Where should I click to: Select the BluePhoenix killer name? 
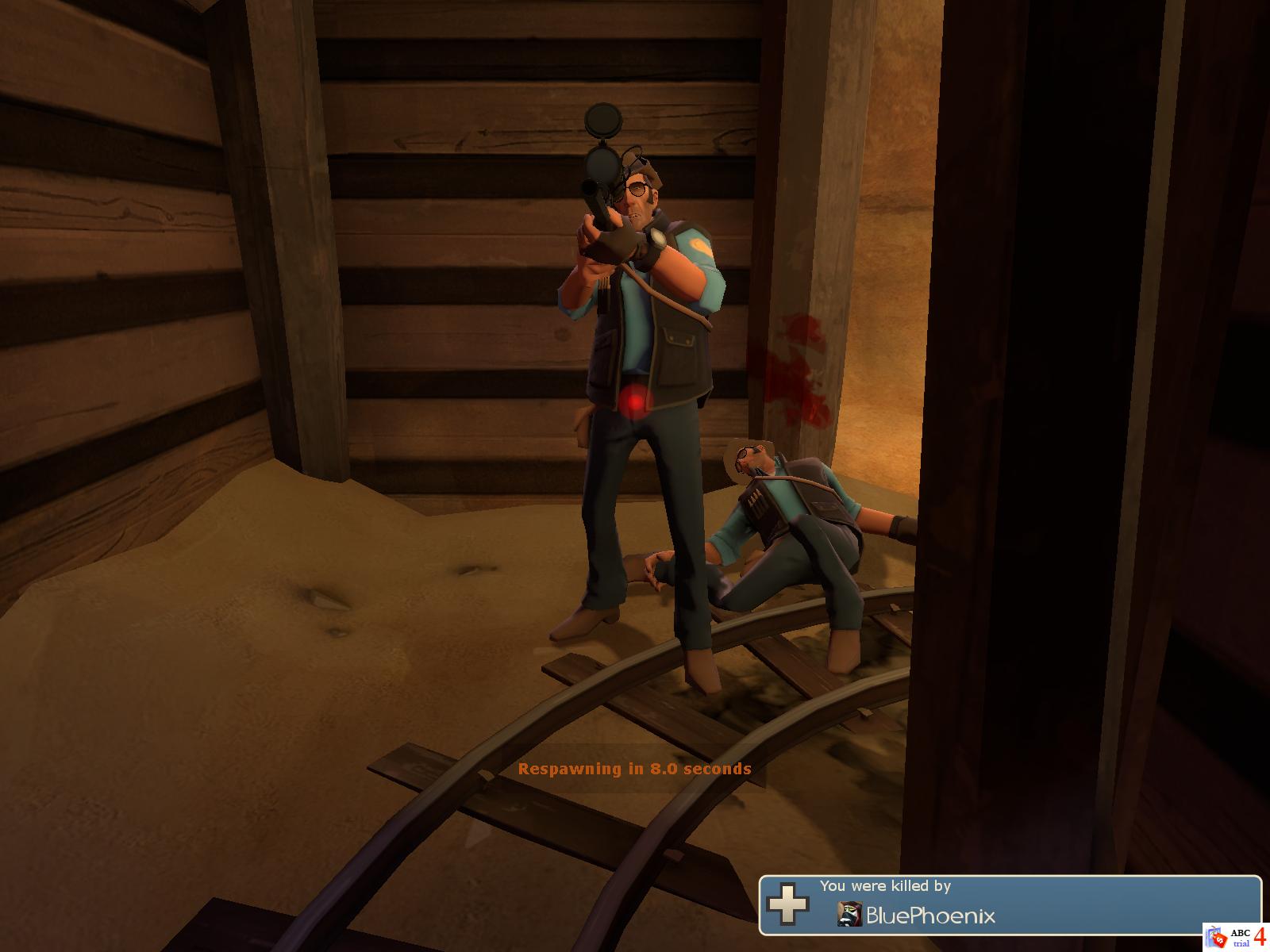[930, 916]
